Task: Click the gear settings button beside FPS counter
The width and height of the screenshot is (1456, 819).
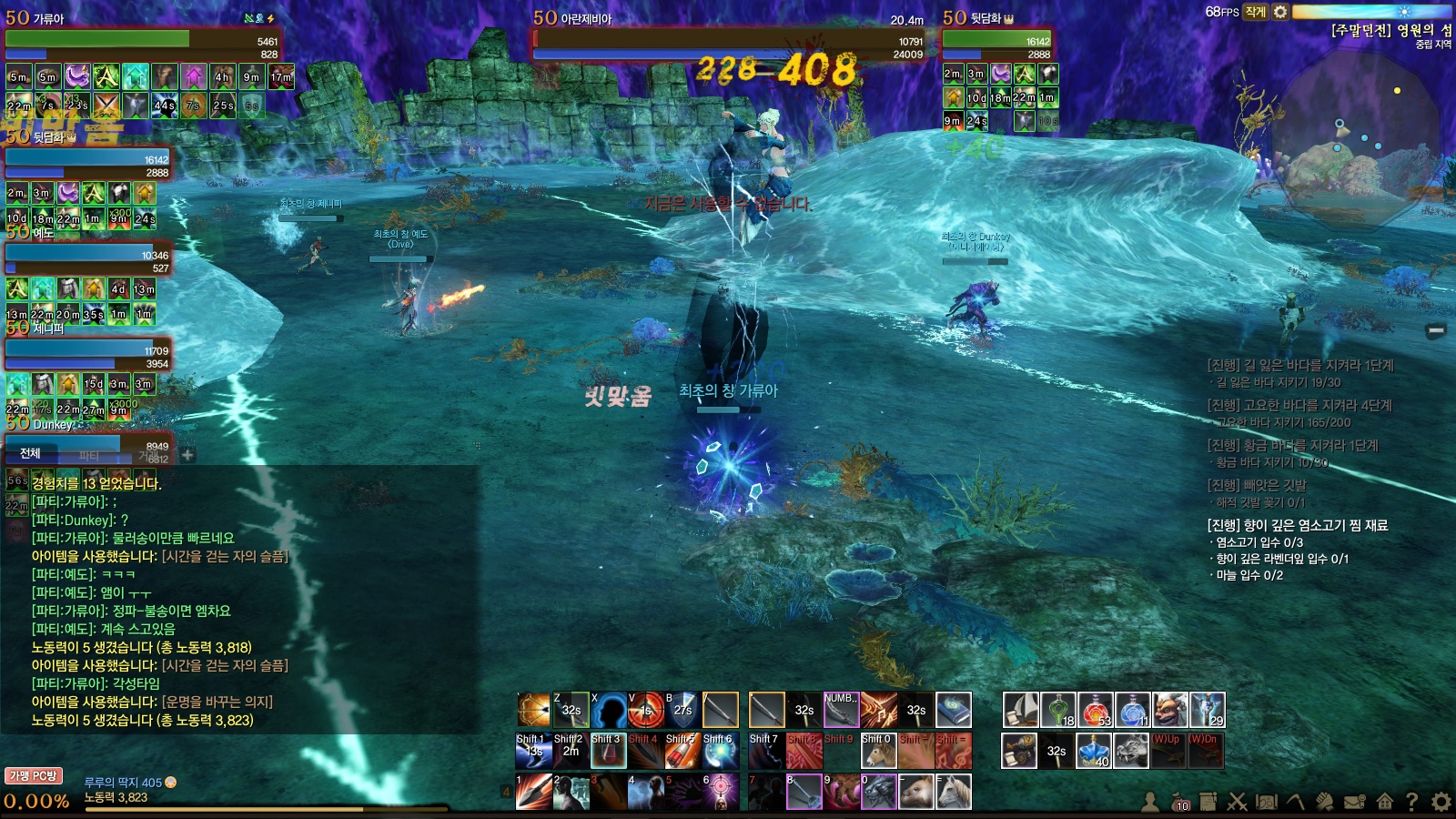Action: [x=1280, y=12]
